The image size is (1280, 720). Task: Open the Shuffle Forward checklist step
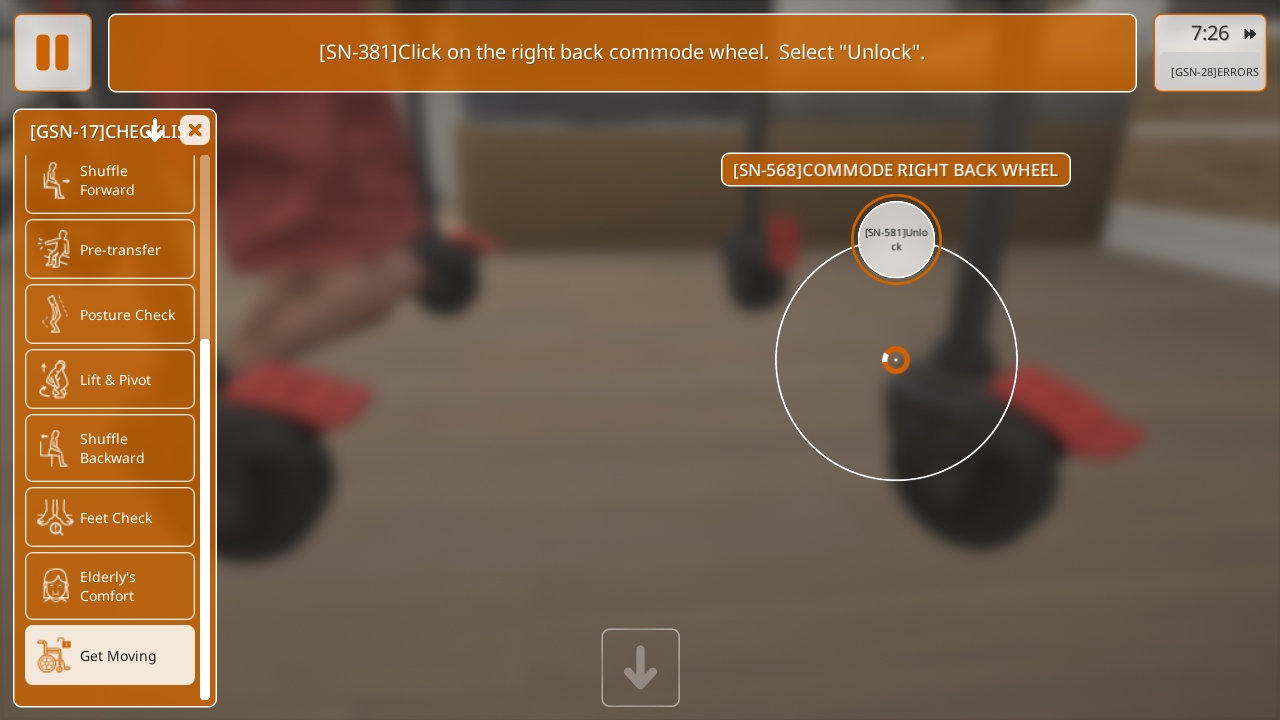tap(110, 181)
